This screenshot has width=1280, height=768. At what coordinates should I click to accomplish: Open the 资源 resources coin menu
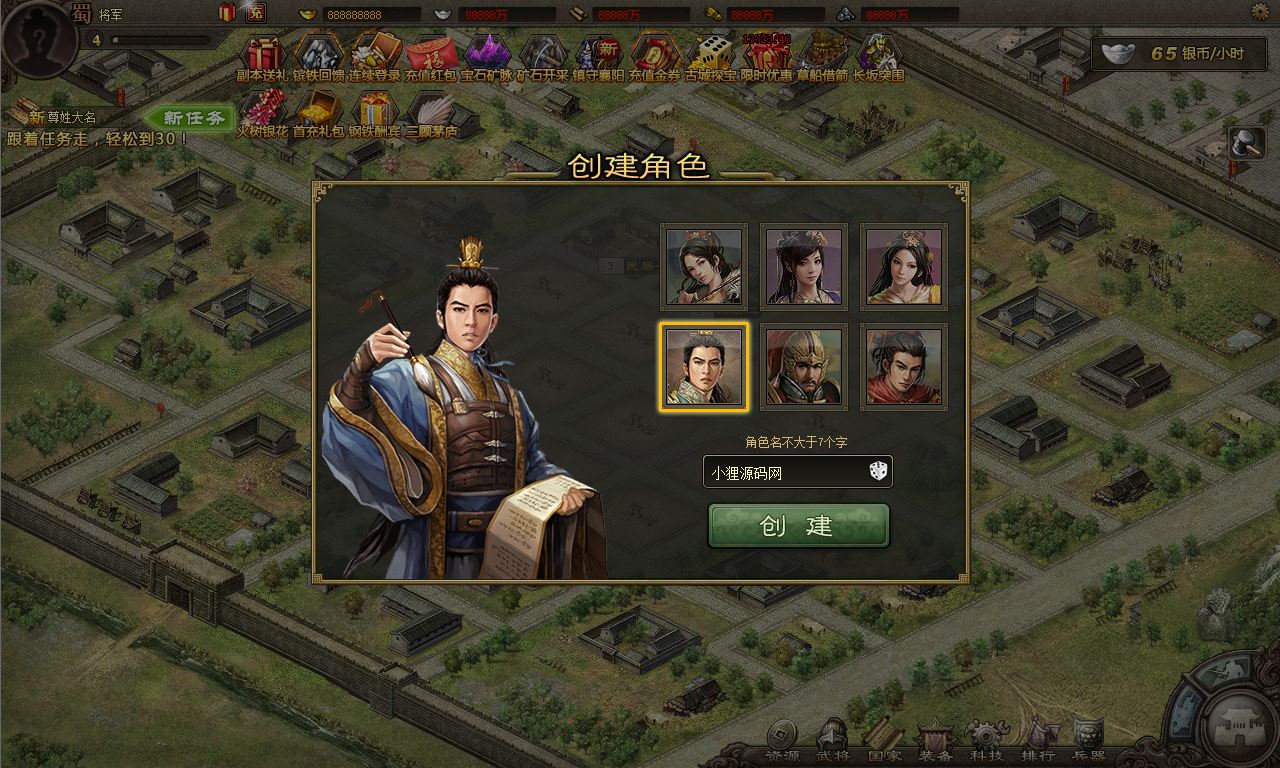pyautogui.click(x=781, y=742)
